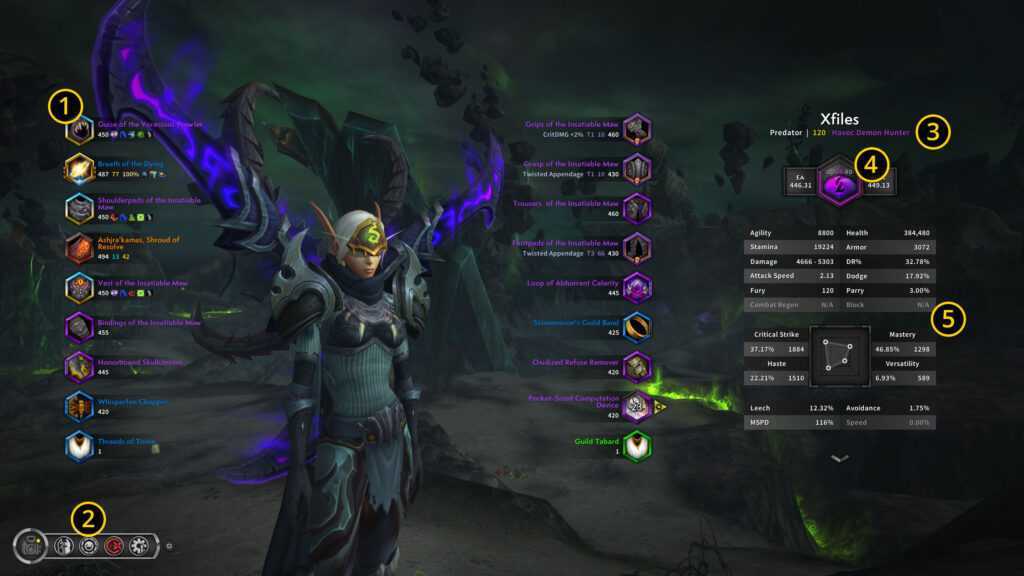The image size is (1024, 576).
Task: Expand stats with the down chevron arrow
Action: coord(840,458)
